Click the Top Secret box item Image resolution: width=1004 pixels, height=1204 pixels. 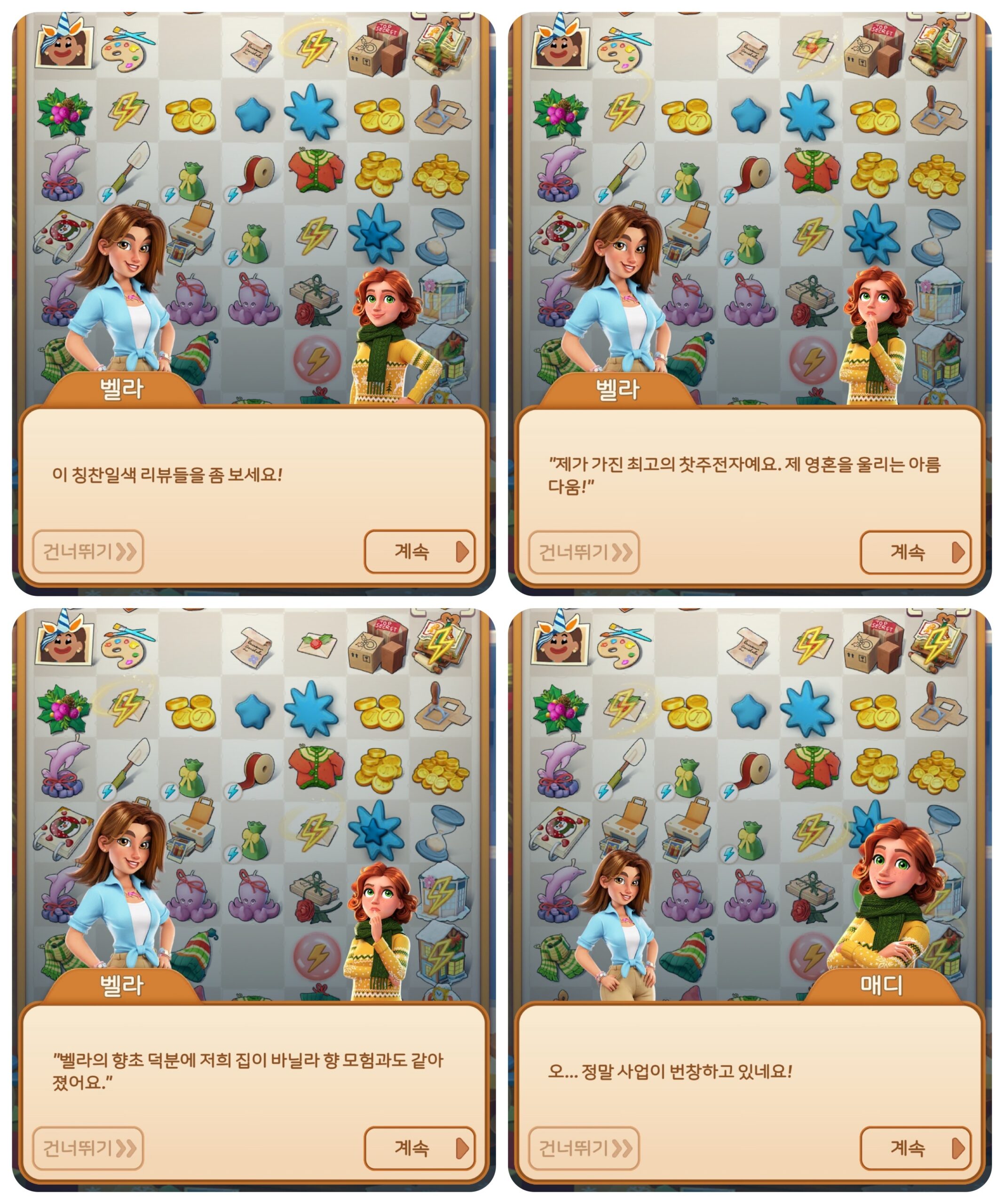[x=379, y=46]
